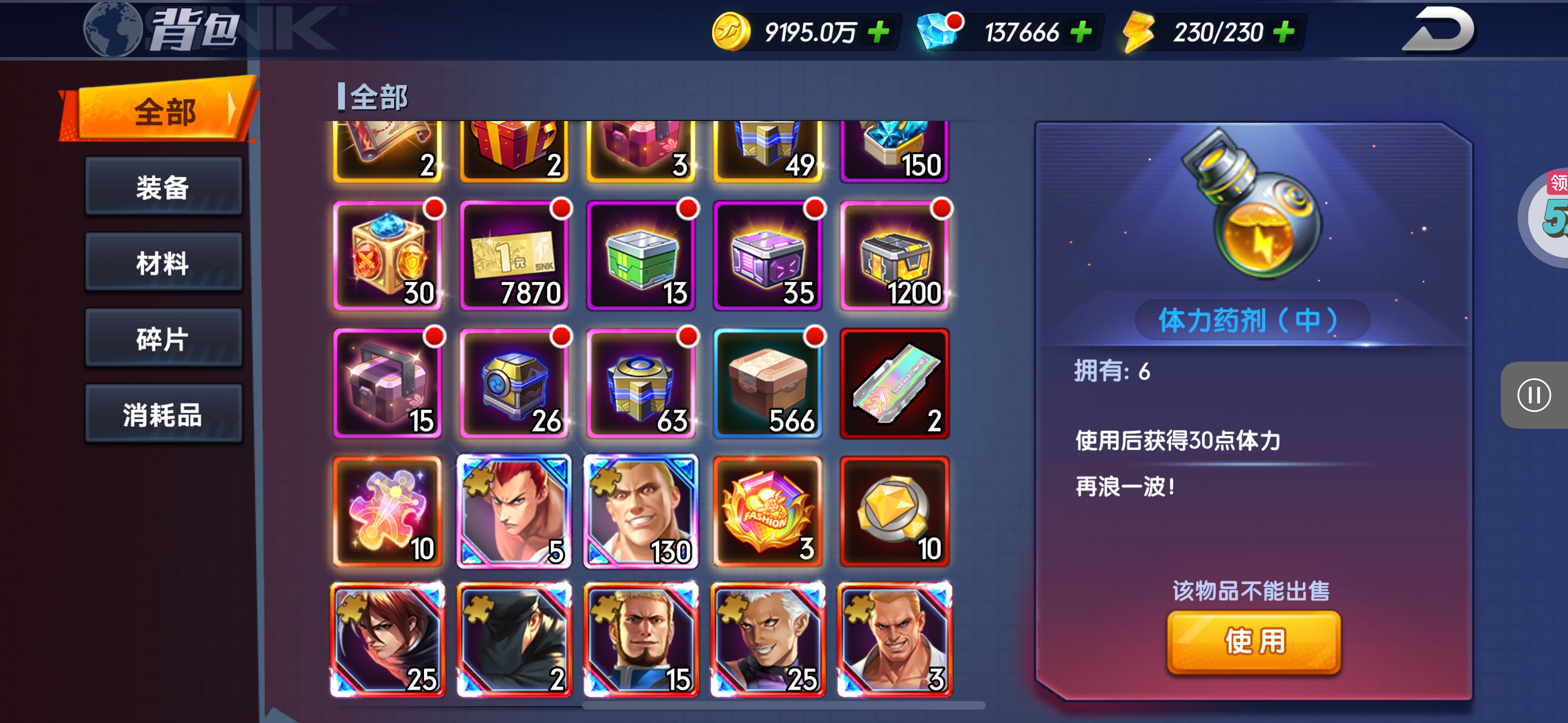Select the green crate with 13 count
1568x723 pixels.
tap(641, 256)
